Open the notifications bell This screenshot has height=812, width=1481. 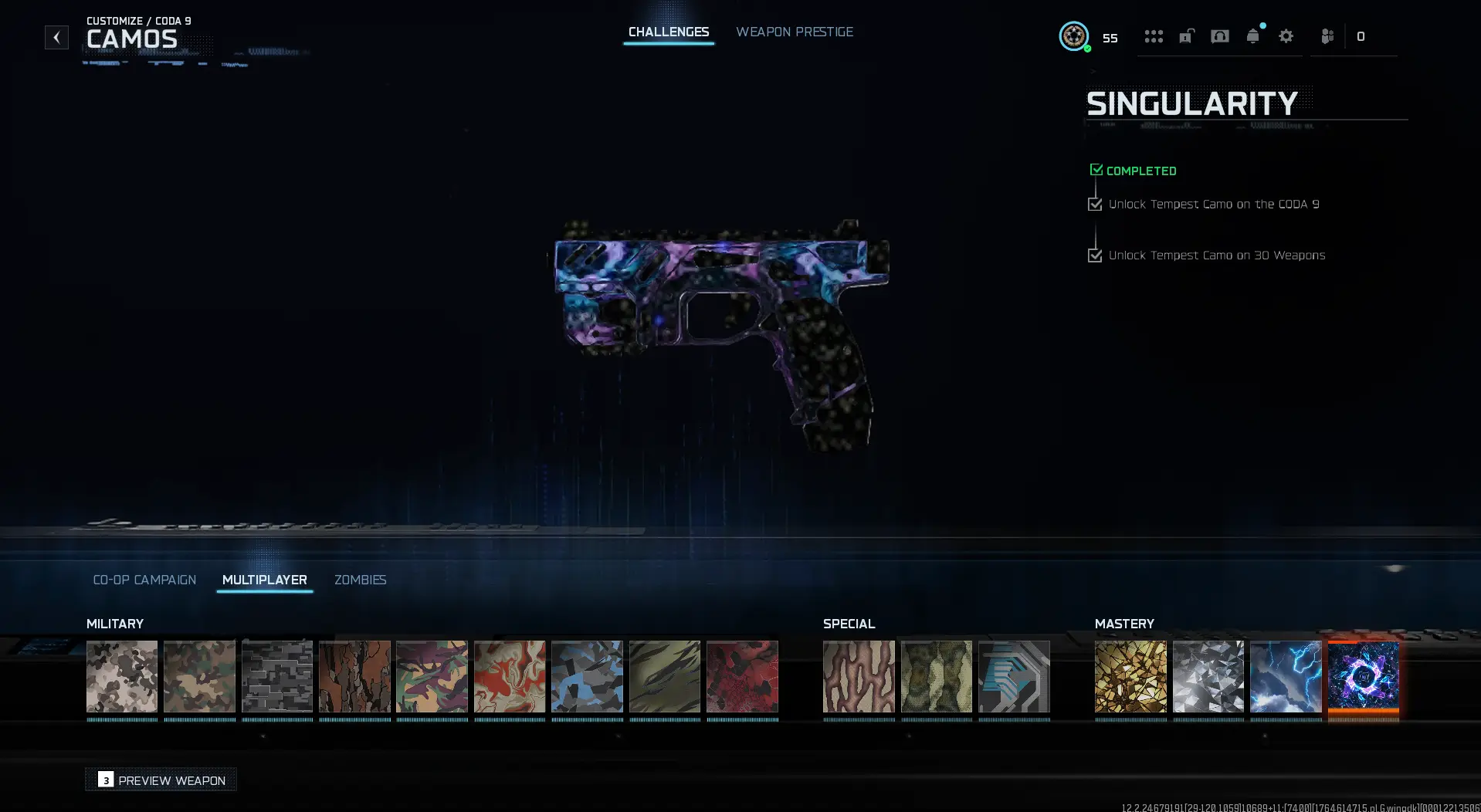click(x=1252, y=36)
